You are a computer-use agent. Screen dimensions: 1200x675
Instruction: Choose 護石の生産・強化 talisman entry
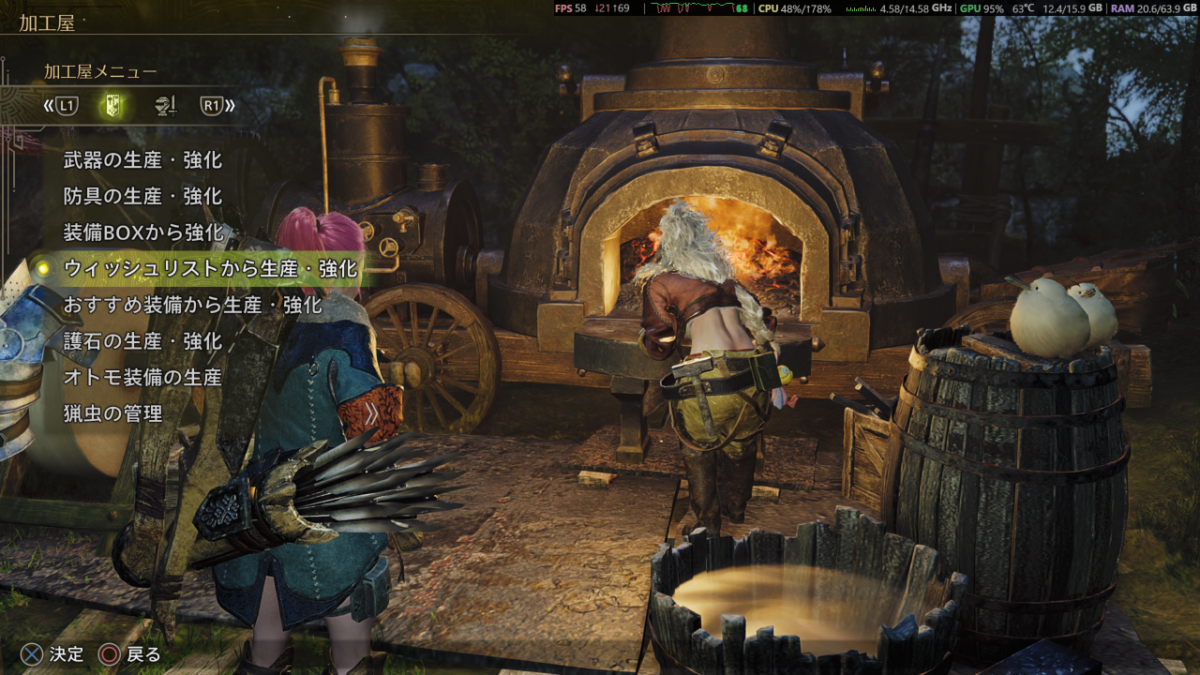(142, 341)
